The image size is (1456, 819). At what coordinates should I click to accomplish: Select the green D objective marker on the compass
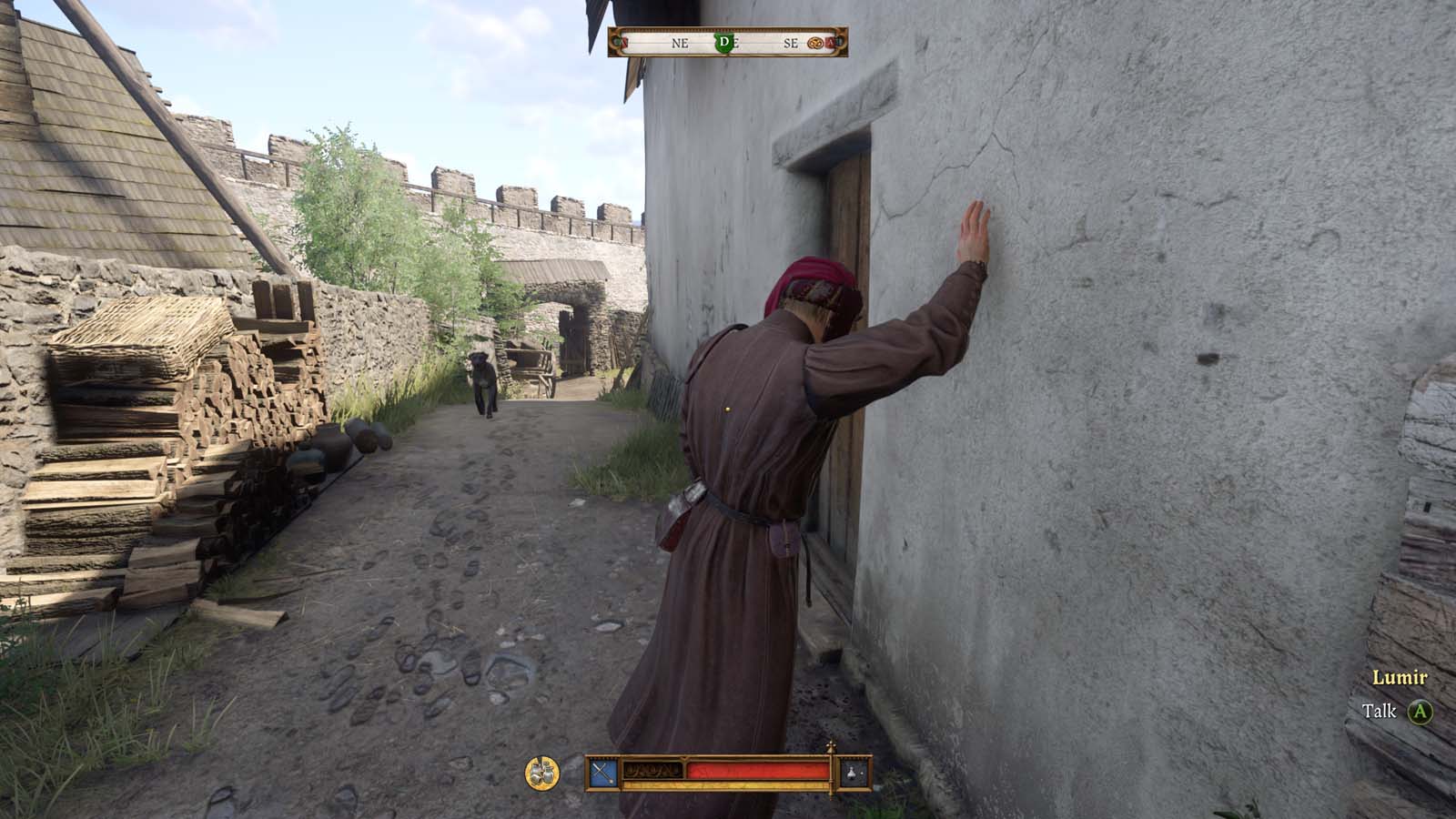(725, 43)
